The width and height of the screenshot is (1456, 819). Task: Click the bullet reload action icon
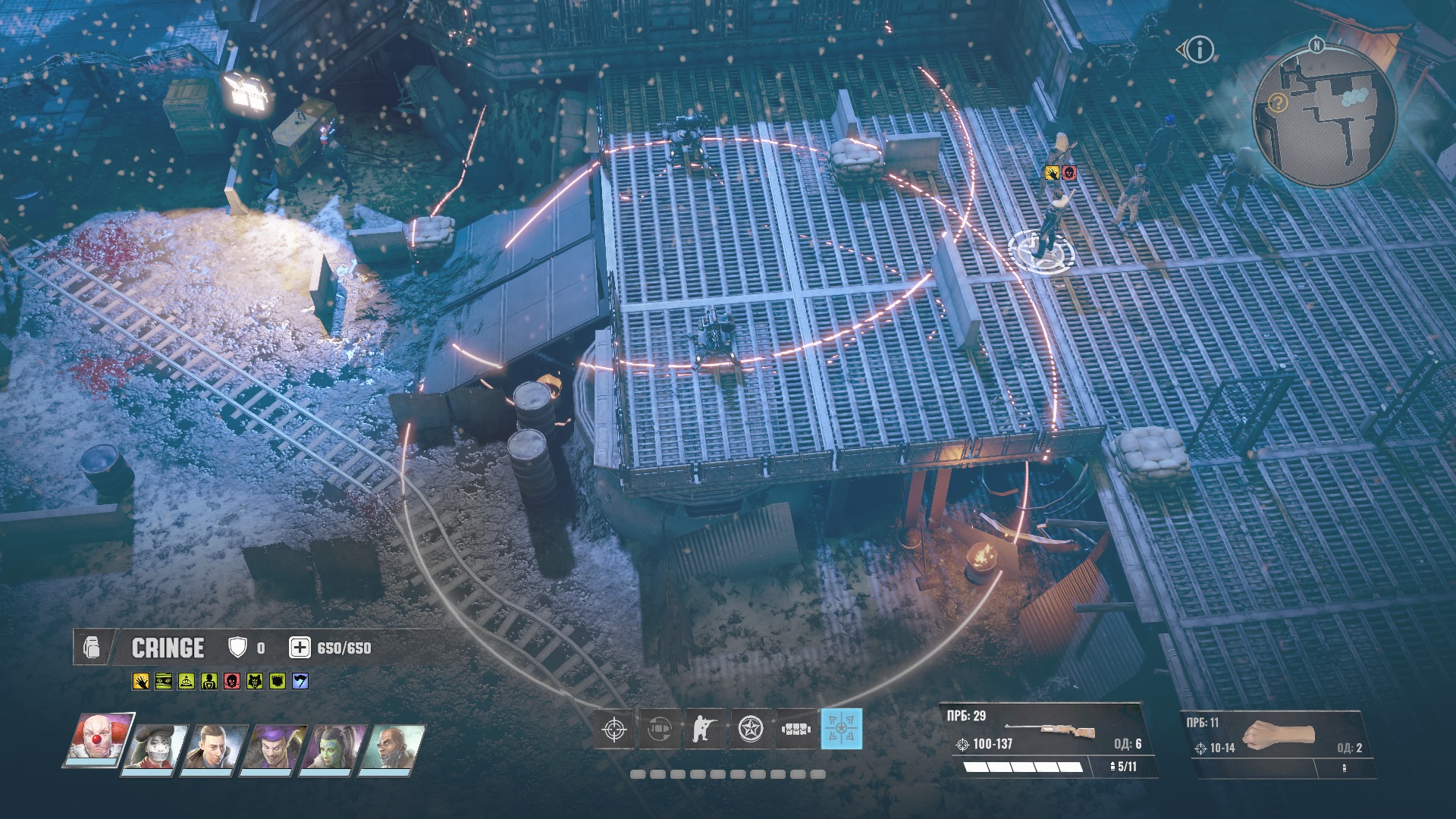tap(659, 730)
